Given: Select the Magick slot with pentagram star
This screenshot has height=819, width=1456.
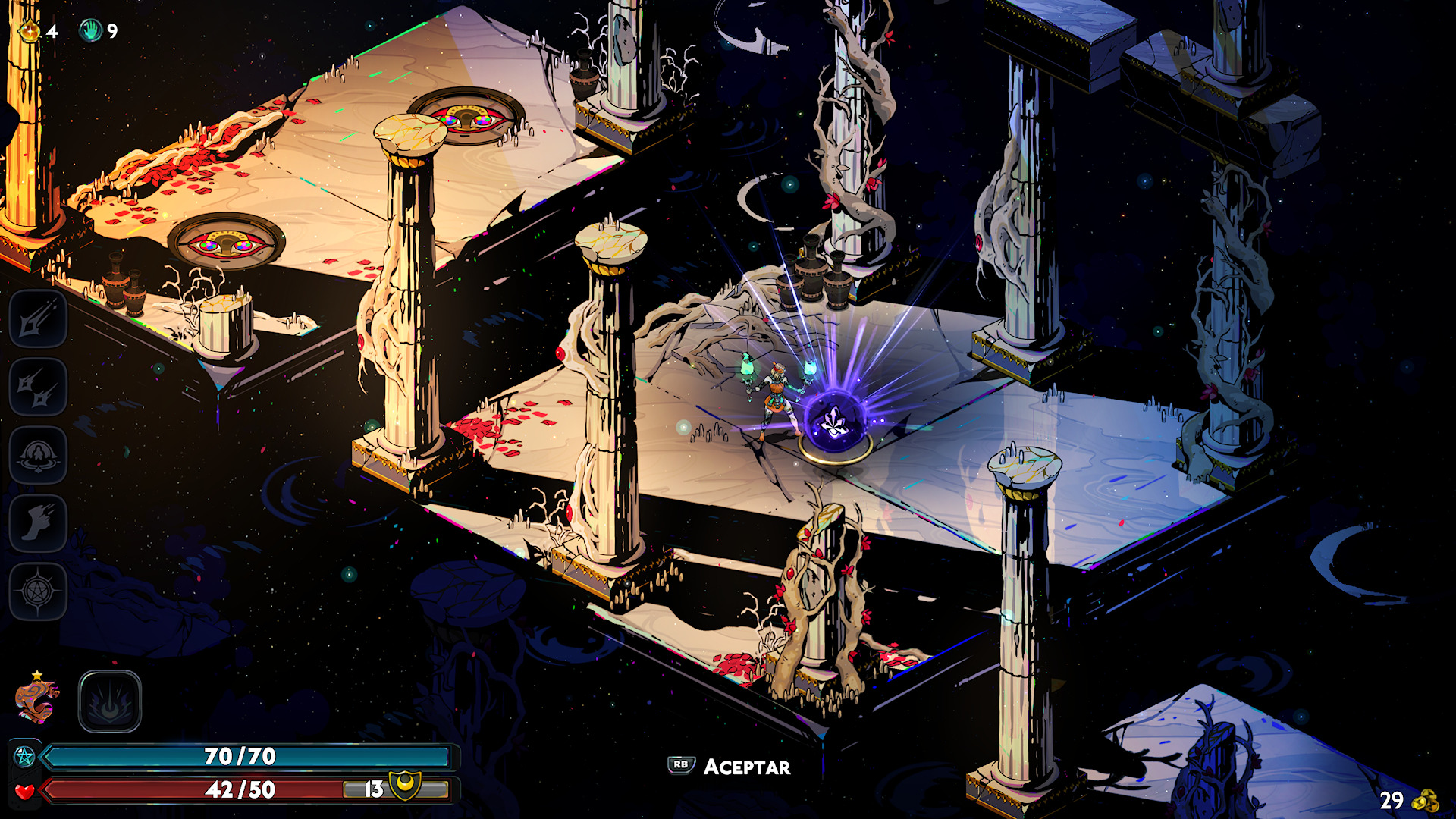Looking at the screenshot, I should click(38, 592).
